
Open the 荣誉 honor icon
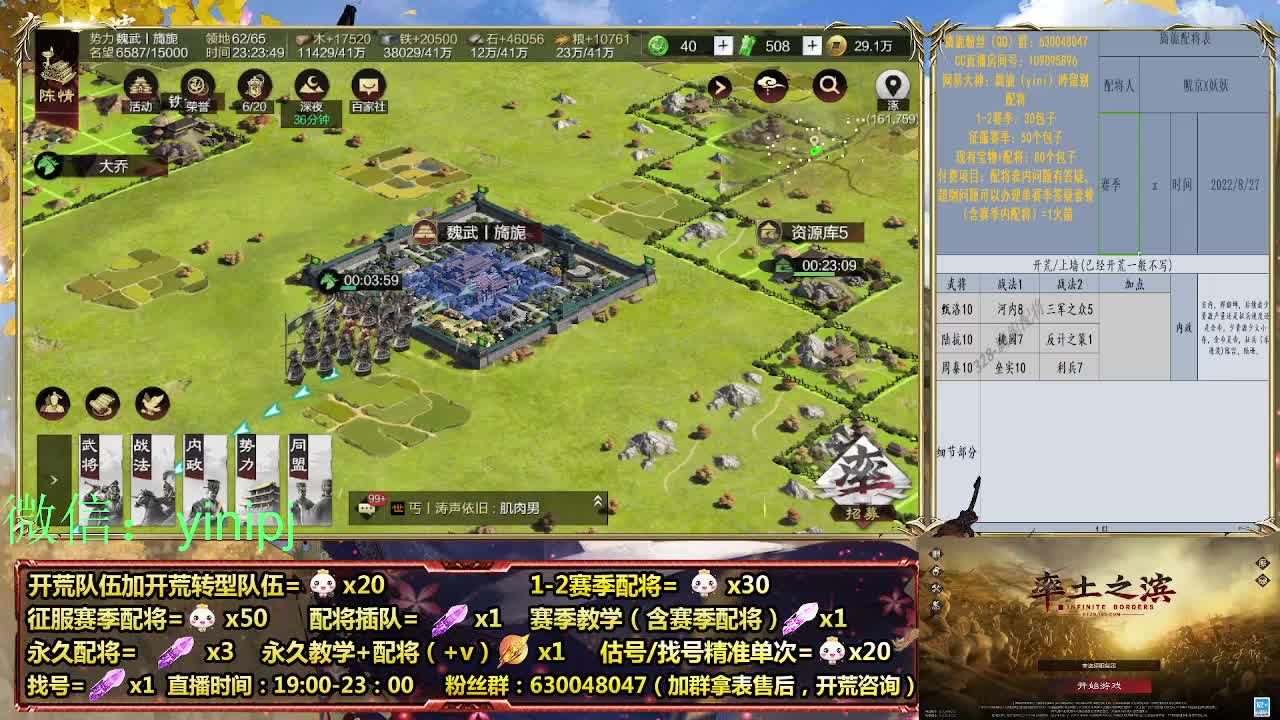(x=197, y=84)
